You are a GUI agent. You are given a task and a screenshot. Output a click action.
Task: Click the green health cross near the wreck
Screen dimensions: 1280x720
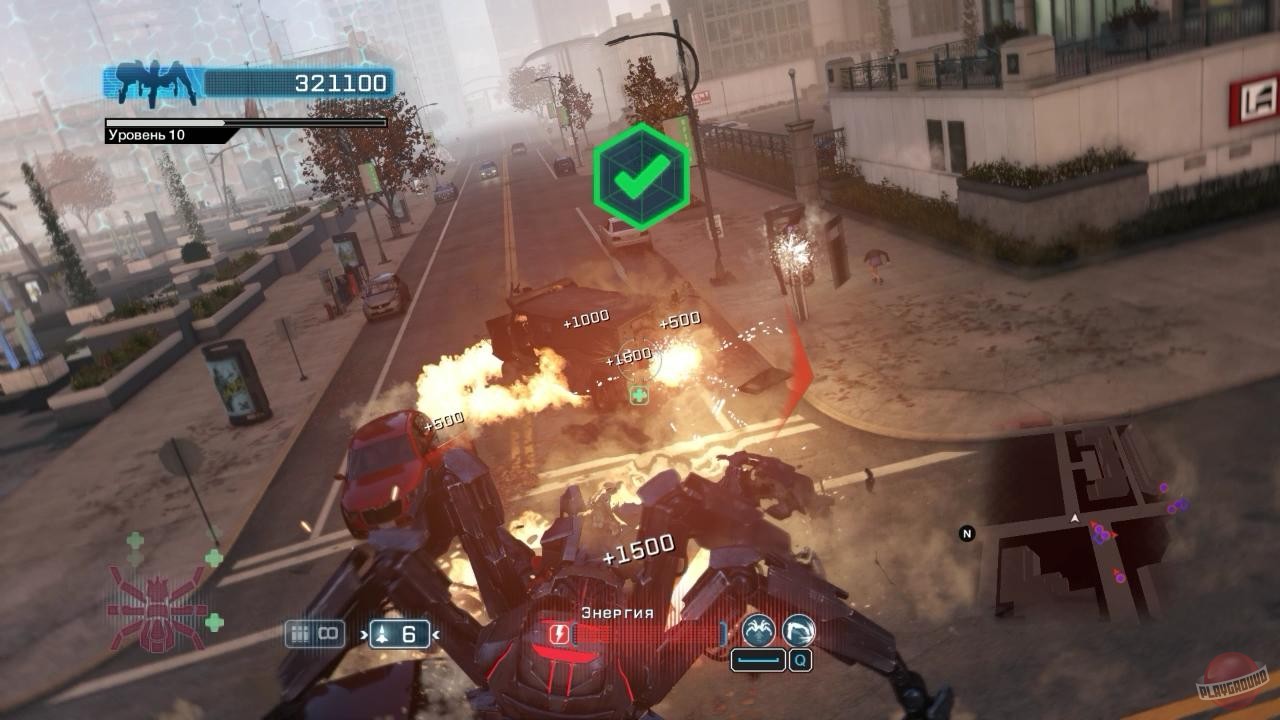pos(638,395)
